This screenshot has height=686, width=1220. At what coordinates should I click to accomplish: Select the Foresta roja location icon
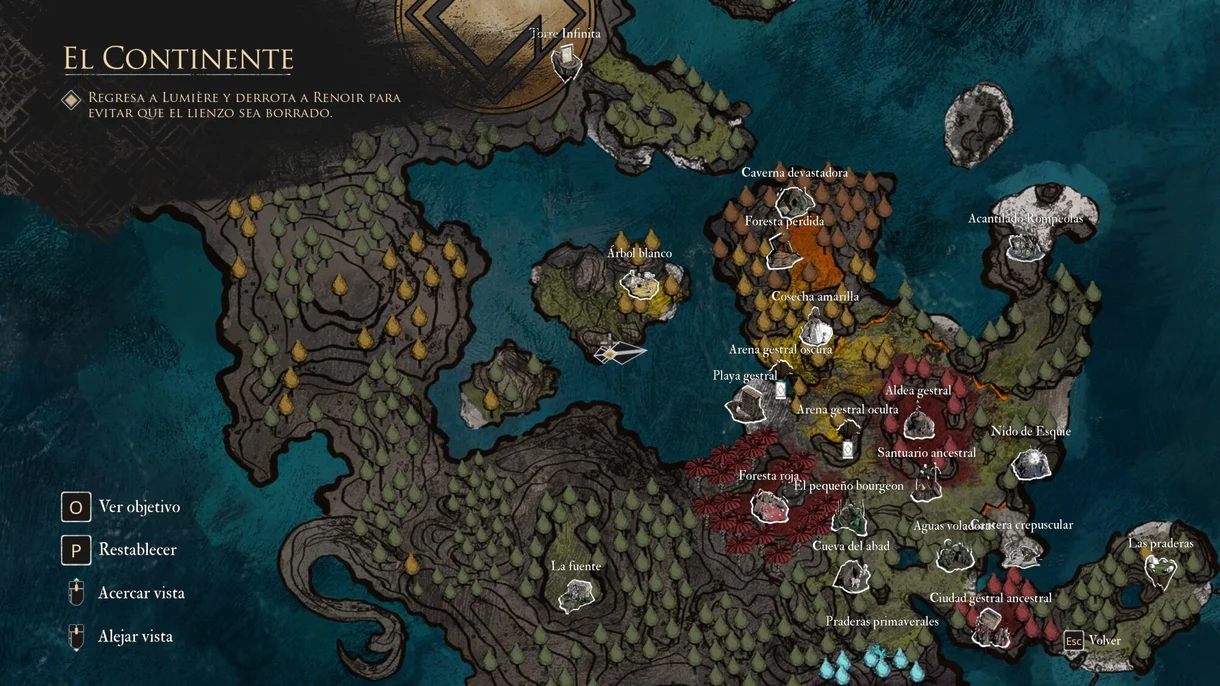click(x=768, y=506)
